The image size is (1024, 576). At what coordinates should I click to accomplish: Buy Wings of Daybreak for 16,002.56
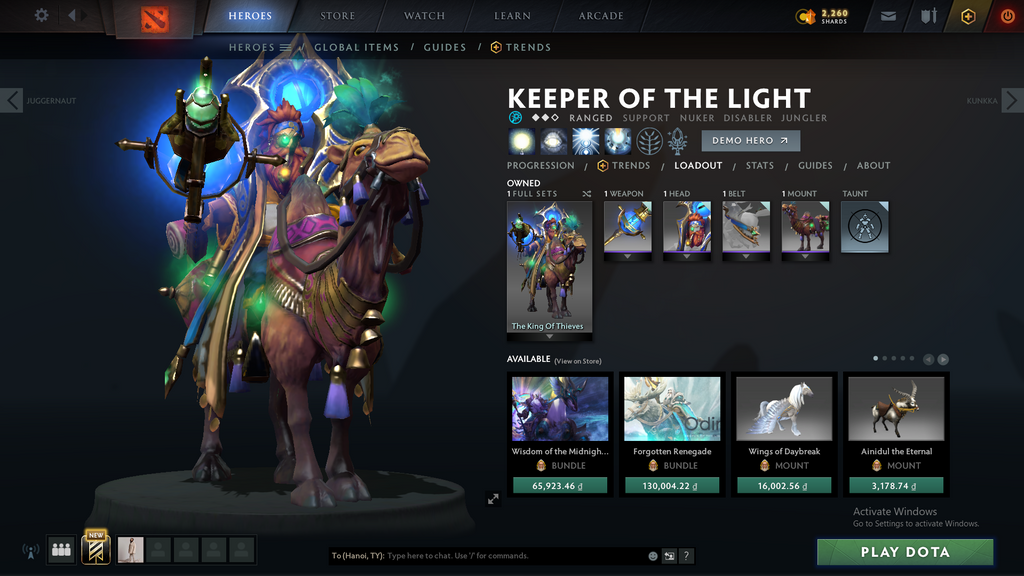coord(784,486)
